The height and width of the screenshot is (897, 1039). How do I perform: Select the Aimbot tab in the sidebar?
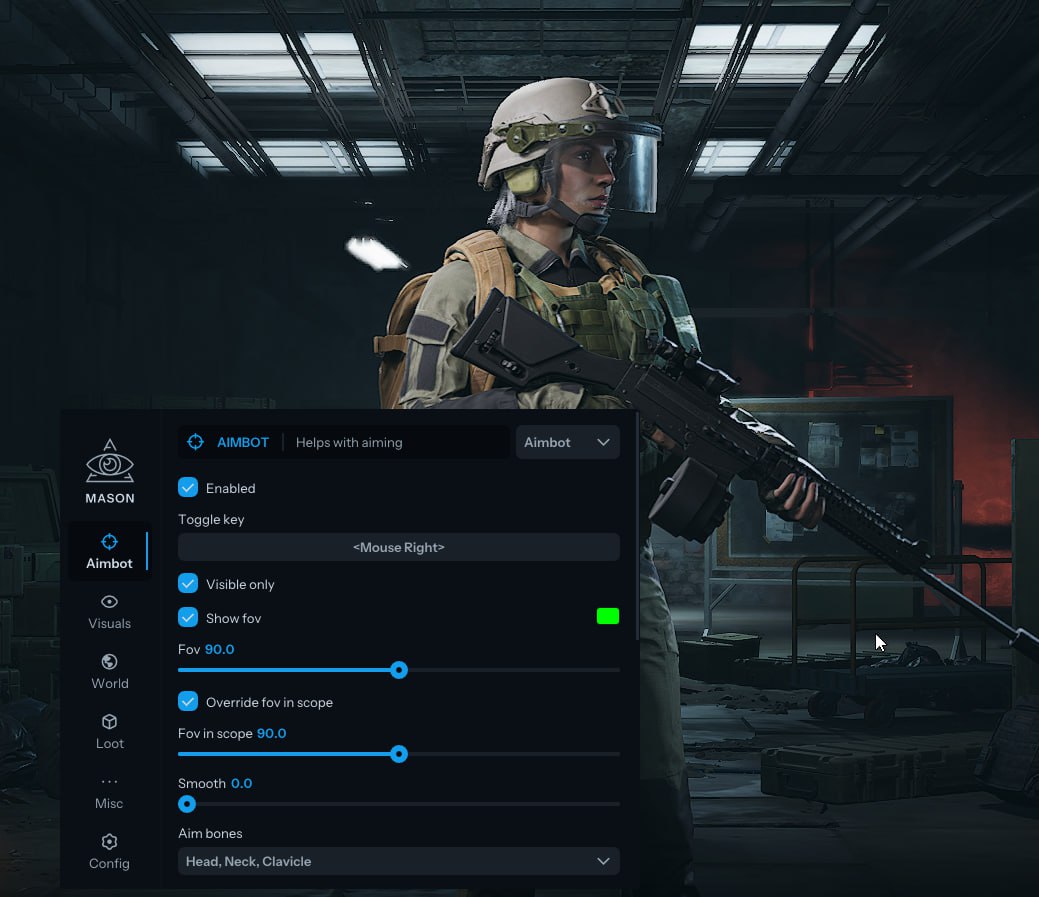[x=109, y=551]
